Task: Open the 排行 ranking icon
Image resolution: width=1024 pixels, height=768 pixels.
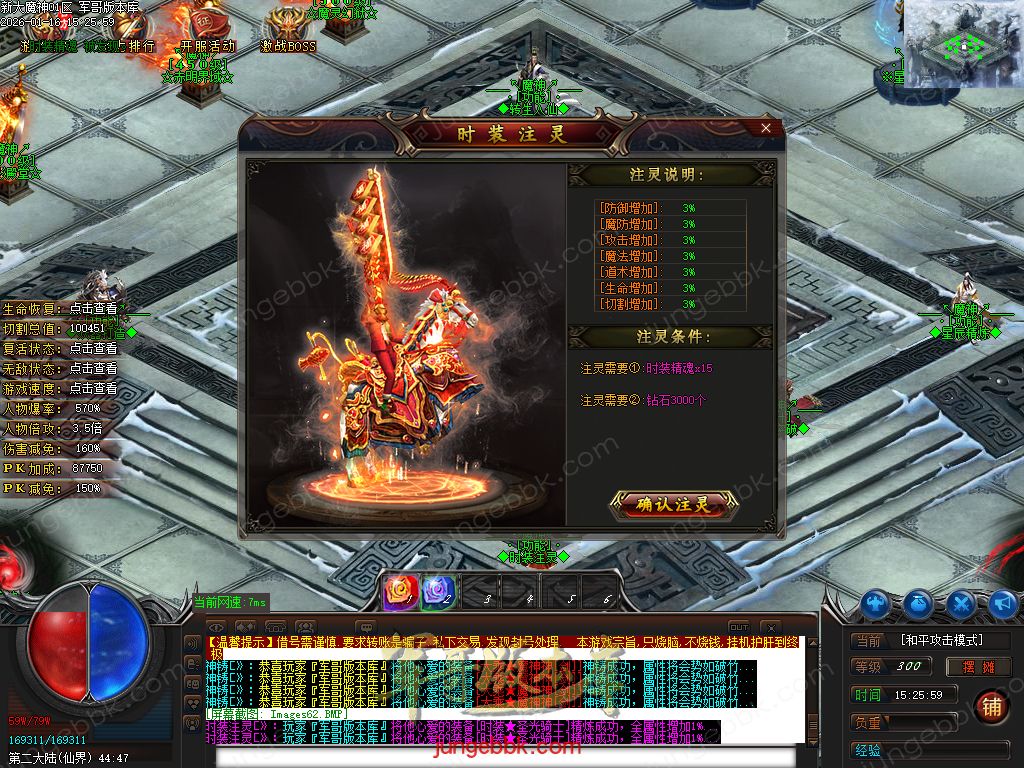Action: (140, 45)
